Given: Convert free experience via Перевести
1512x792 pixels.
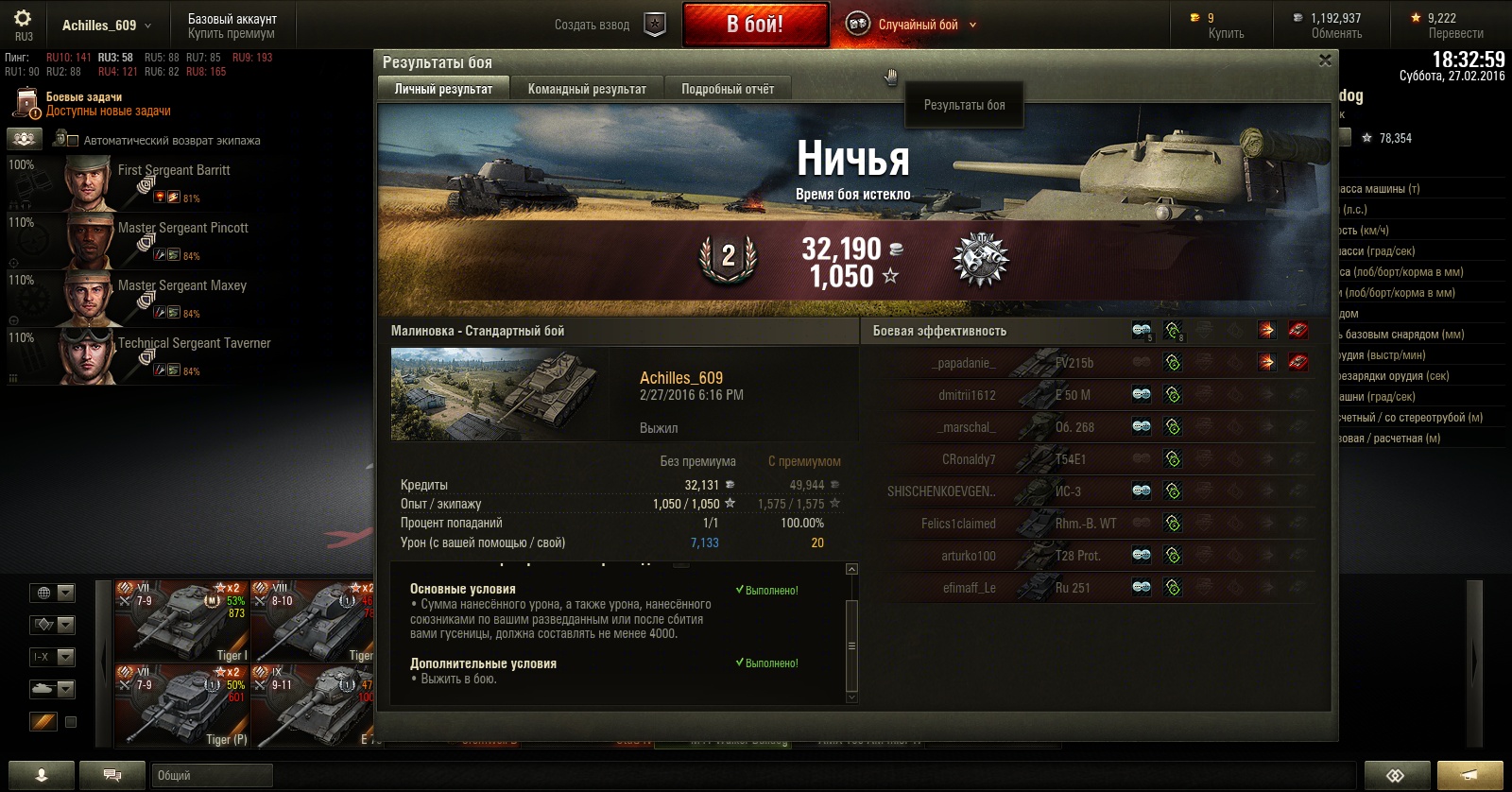Looking at the screenshot, I should [1455, 33].
